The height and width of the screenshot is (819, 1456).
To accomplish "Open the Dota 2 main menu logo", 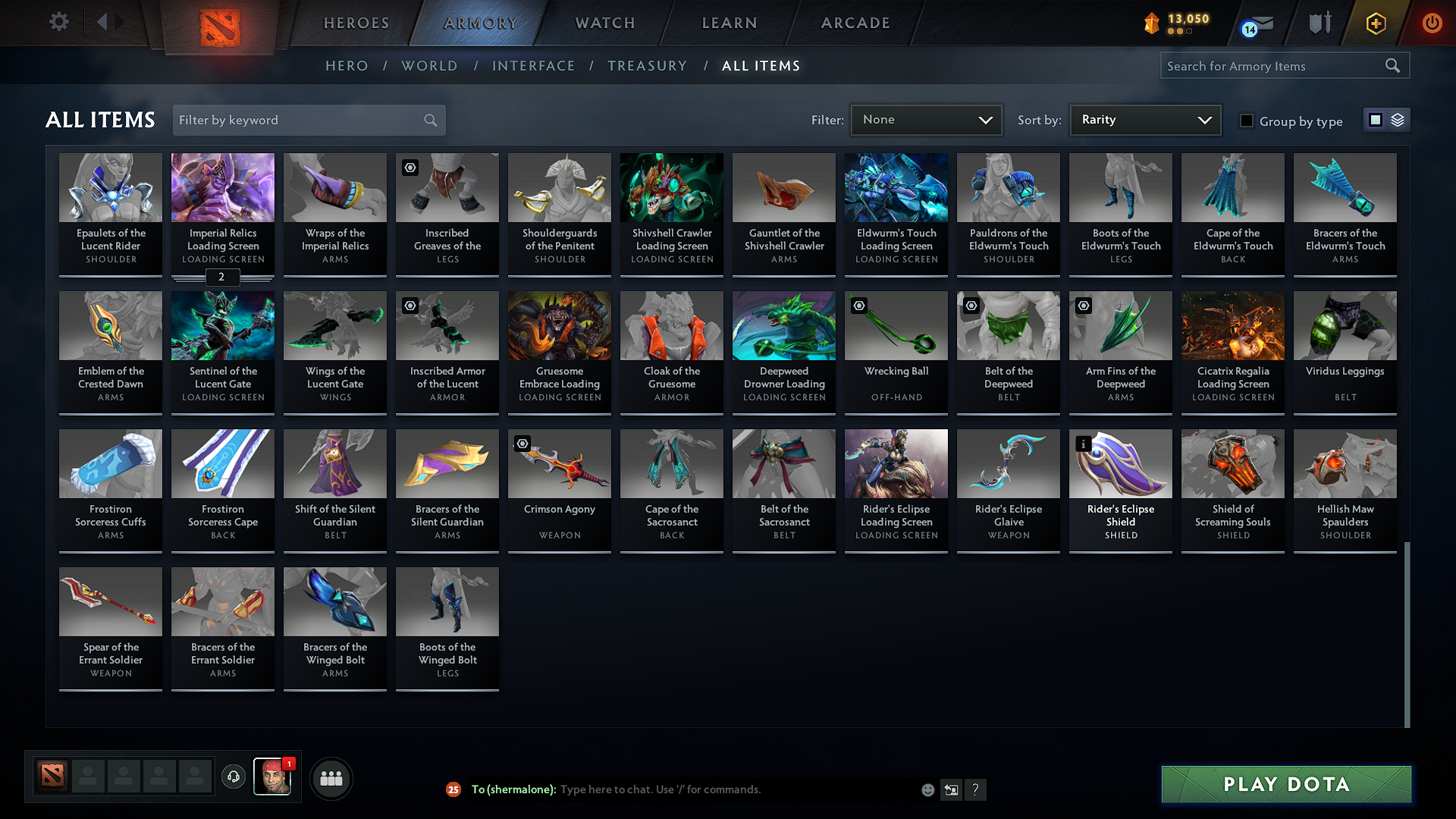I will point(220,23).
